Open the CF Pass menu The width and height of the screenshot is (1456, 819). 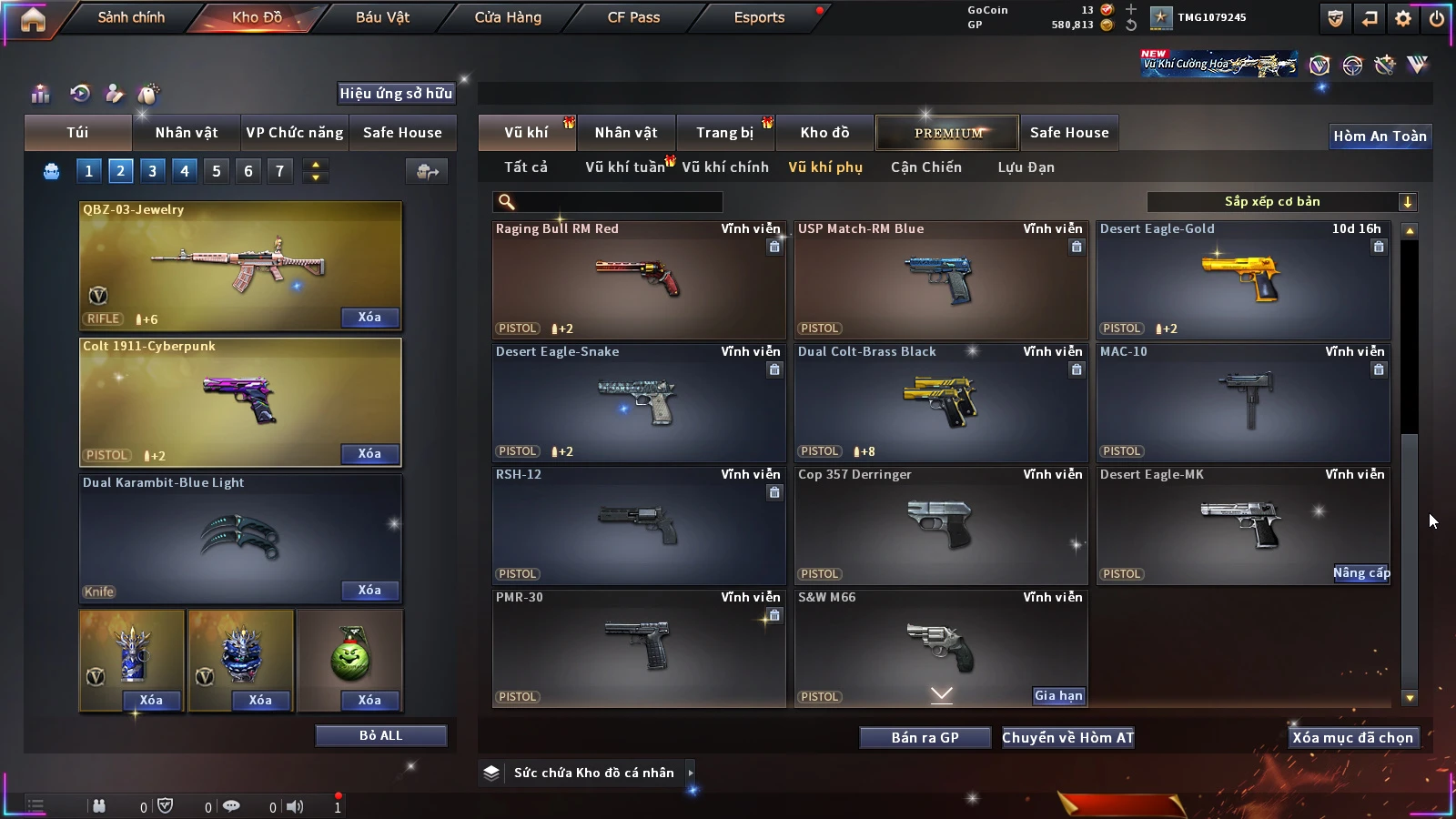click(633, 17)
